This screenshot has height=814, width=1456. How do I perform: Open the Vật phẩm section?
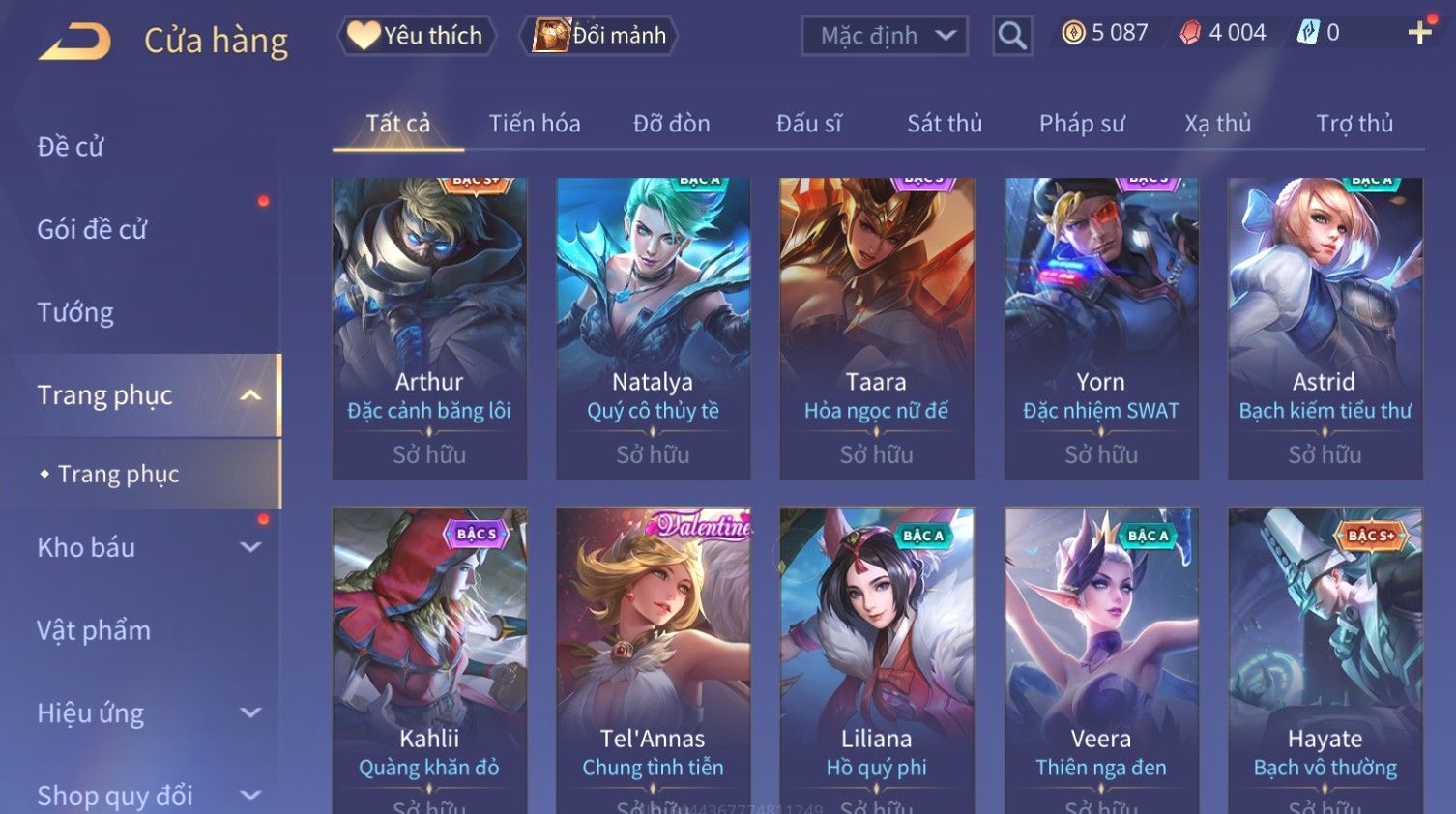point(94,630)
